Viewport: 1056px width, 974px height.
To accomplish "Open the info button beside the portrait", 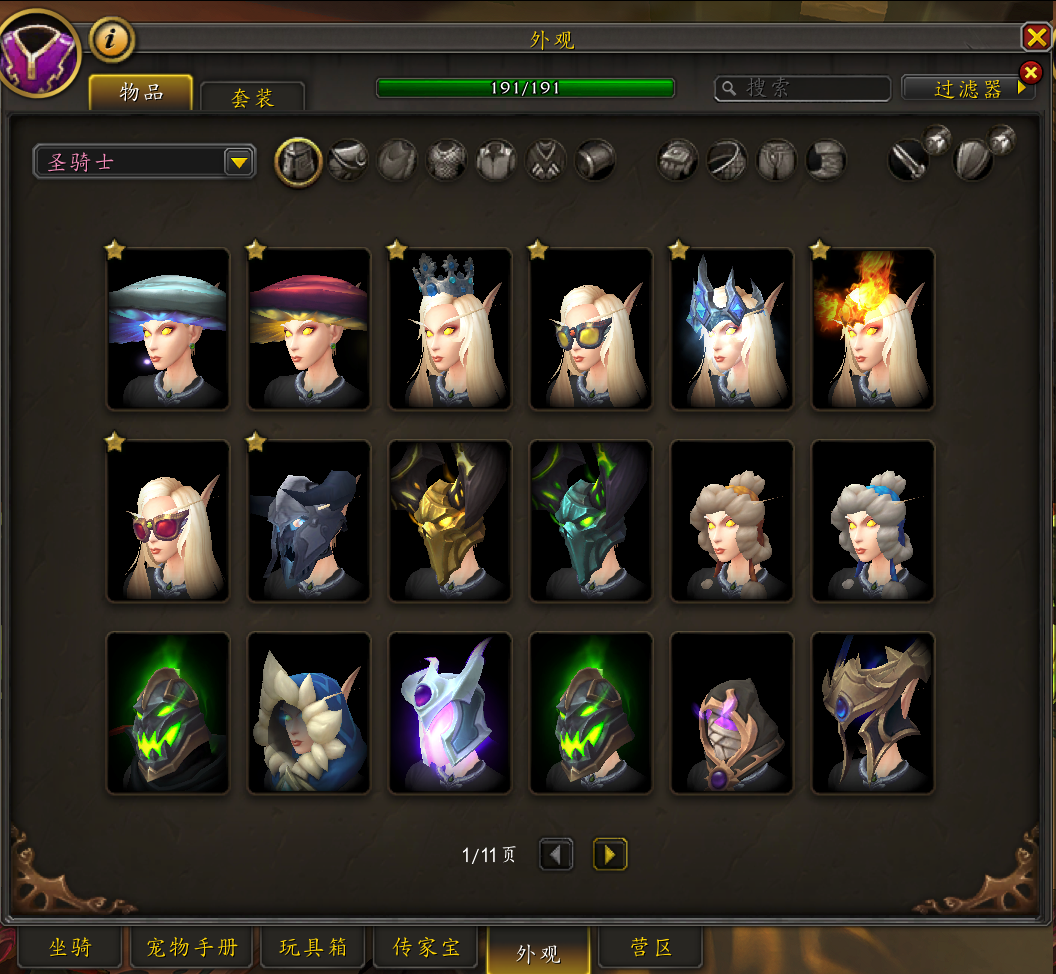I will coord(113,41).
